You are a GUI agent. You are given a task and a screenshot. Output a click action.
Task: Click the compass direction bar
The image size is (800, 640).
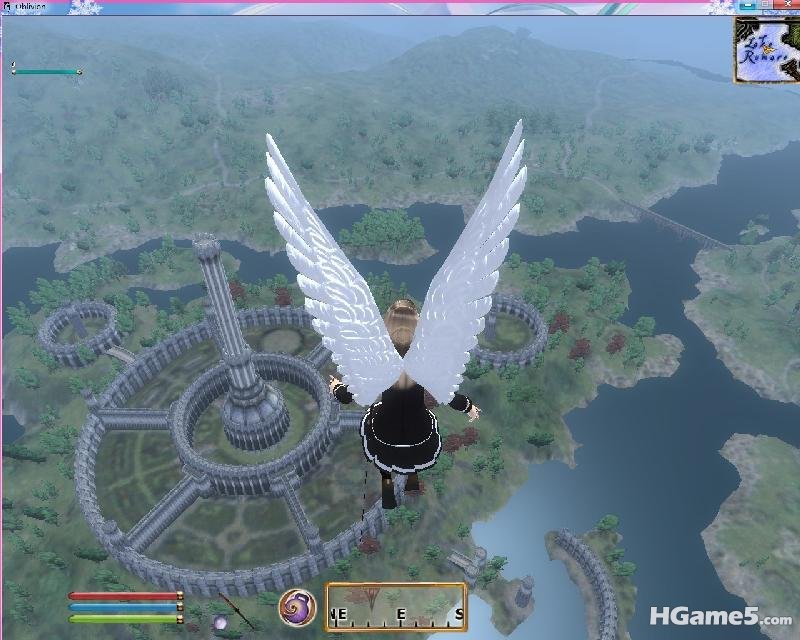click(396, 603)
